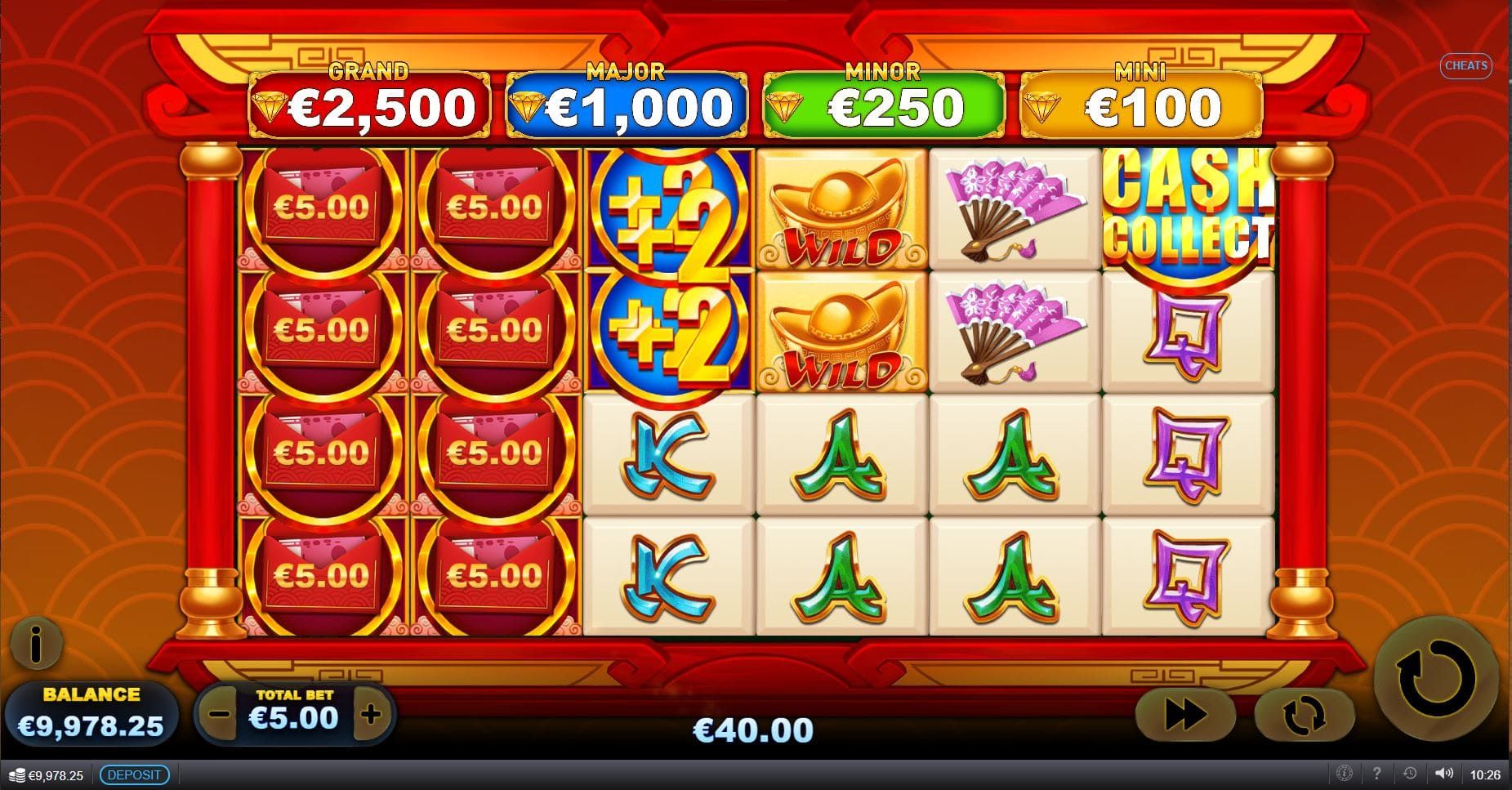This screenshot has width=1512, height=790.
Task: Open the CHEATS panel
Action: pos(1466,66)
